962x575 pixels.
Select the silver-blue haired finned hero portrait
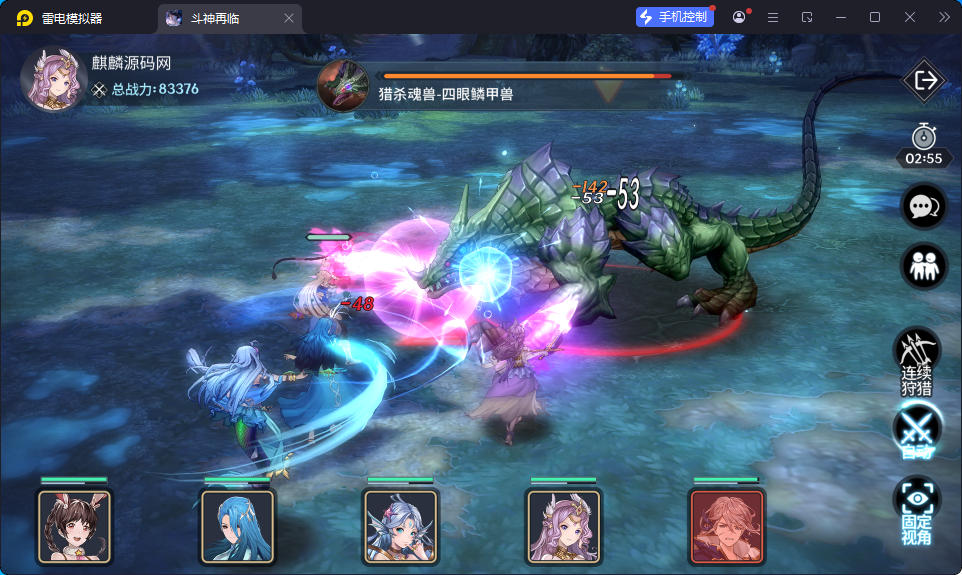tap(400, 526)
